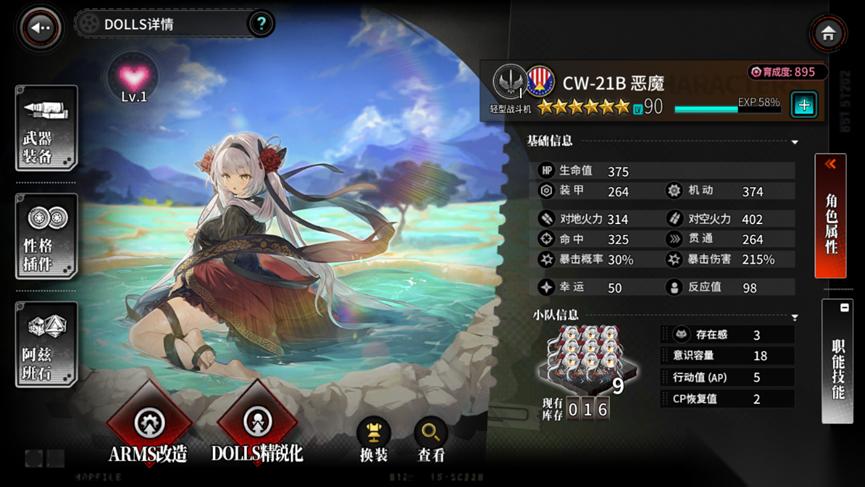The image size is (865, 487).
Task: Collapse the 基础信息 section arrow
Action: point(795,142)
